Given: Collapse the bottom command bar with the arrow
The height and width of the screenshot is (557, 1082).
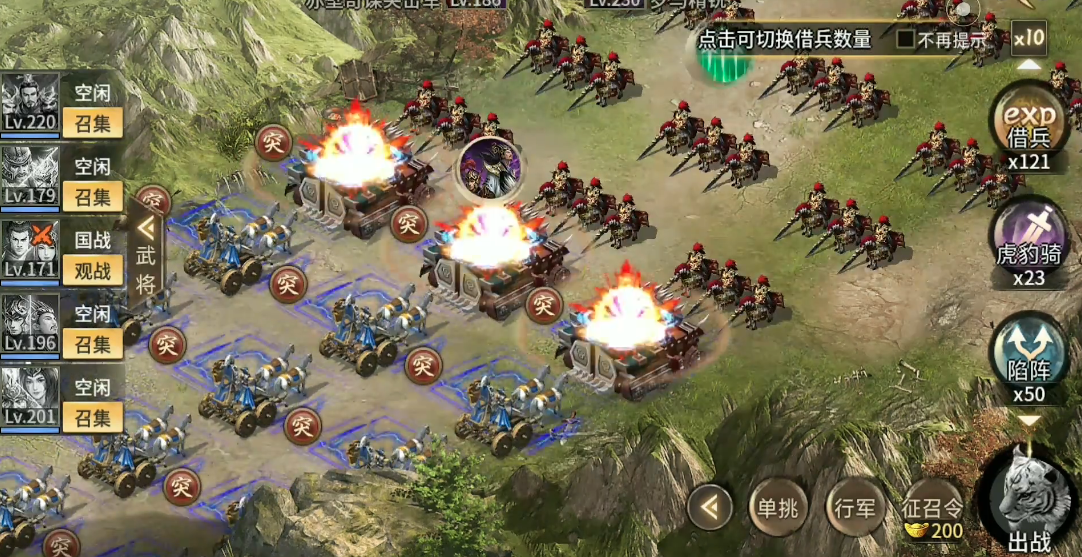Looking at the screenshot, I should (x=710, y=509).
